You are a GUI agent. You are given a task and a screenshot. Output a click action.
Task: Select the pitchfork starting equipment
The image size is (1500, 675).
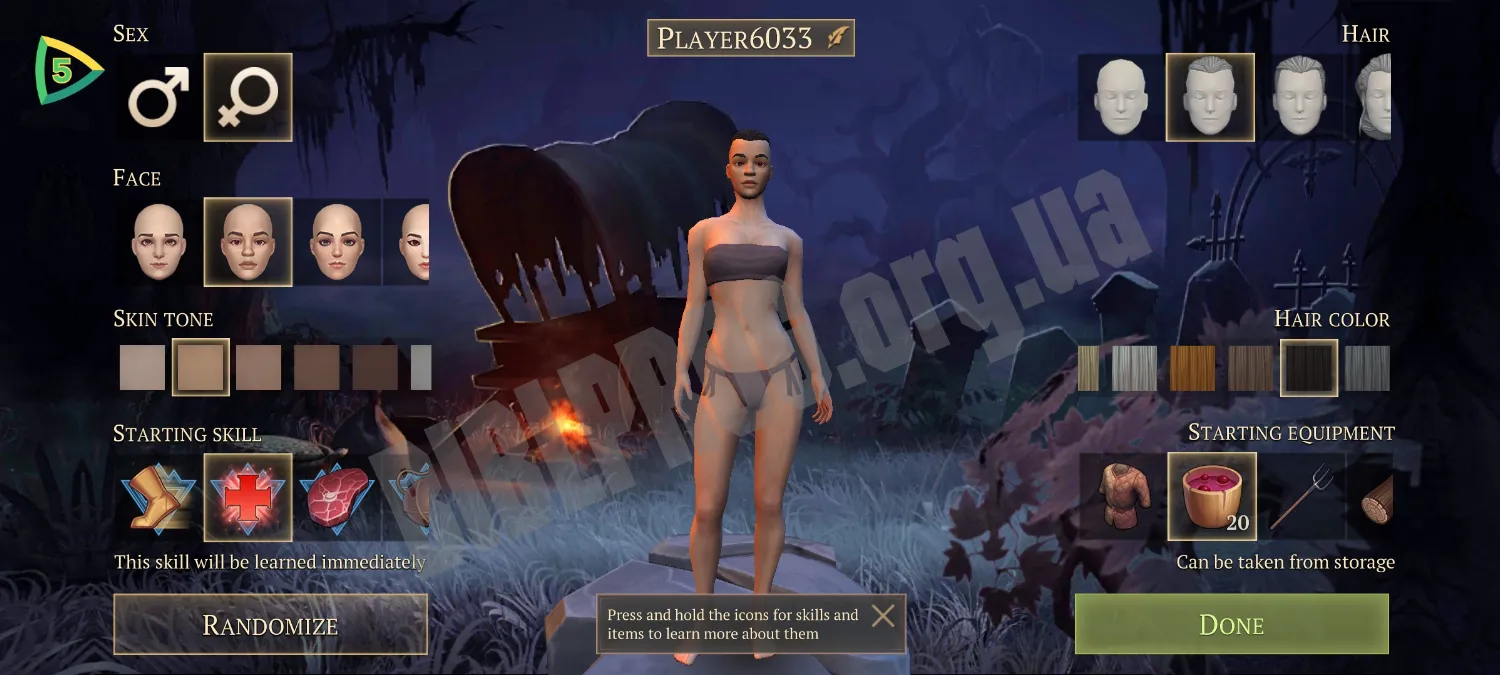[1299, 496]
